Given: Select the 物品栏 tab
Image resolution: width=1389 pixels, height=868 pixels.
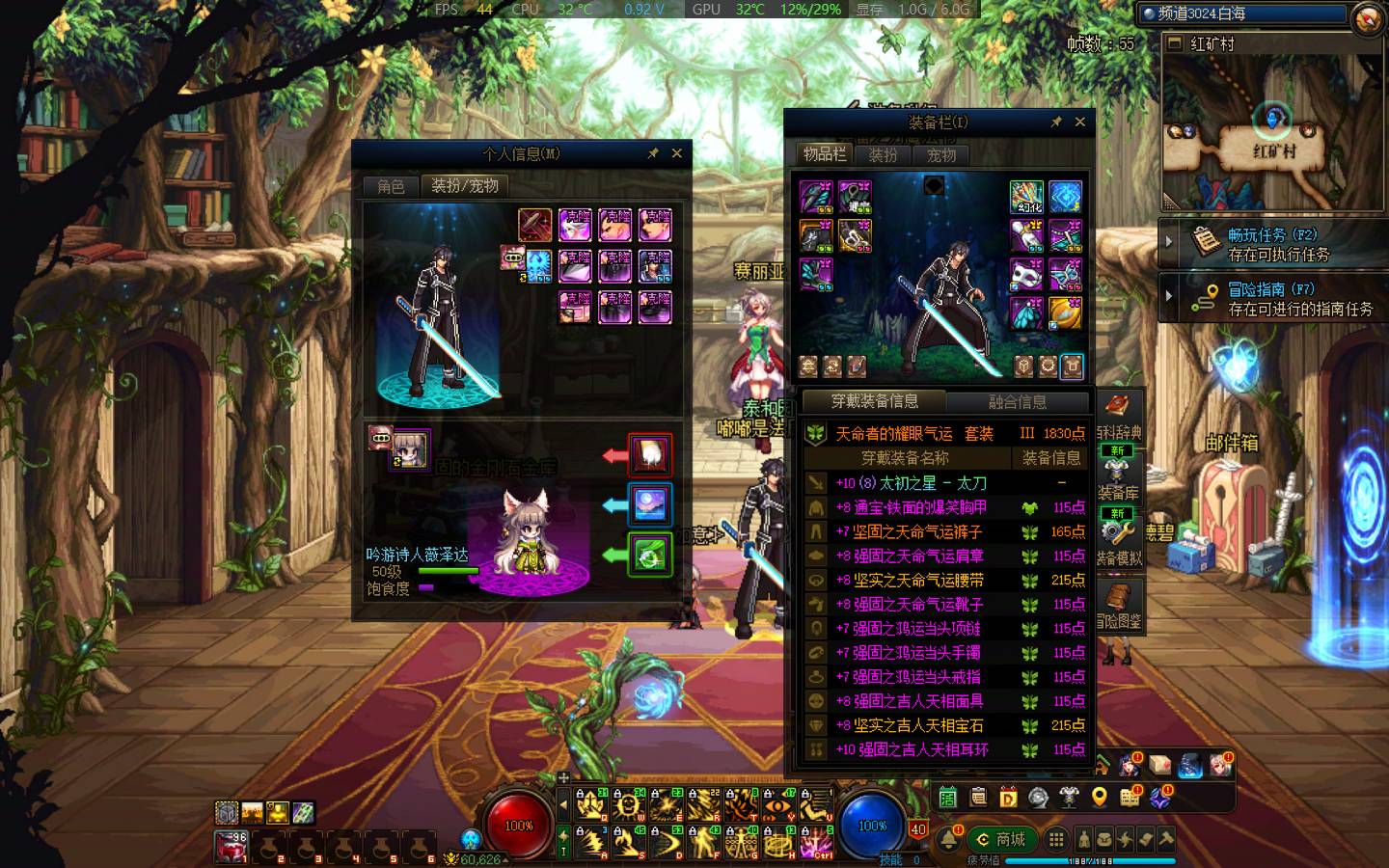Looking at the screenshot, I should click(825, 154).
